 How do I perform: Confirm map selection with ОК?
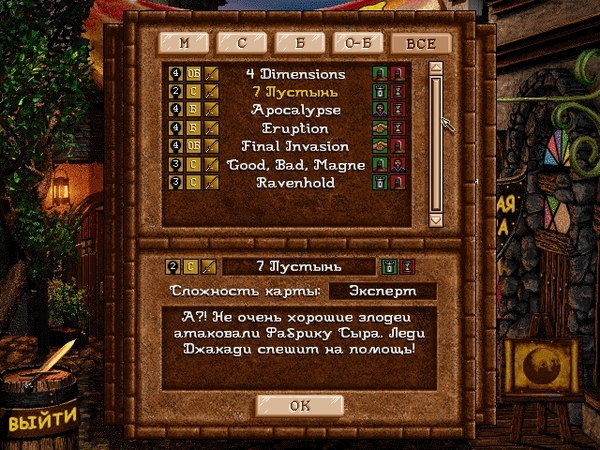click(299, 405)
